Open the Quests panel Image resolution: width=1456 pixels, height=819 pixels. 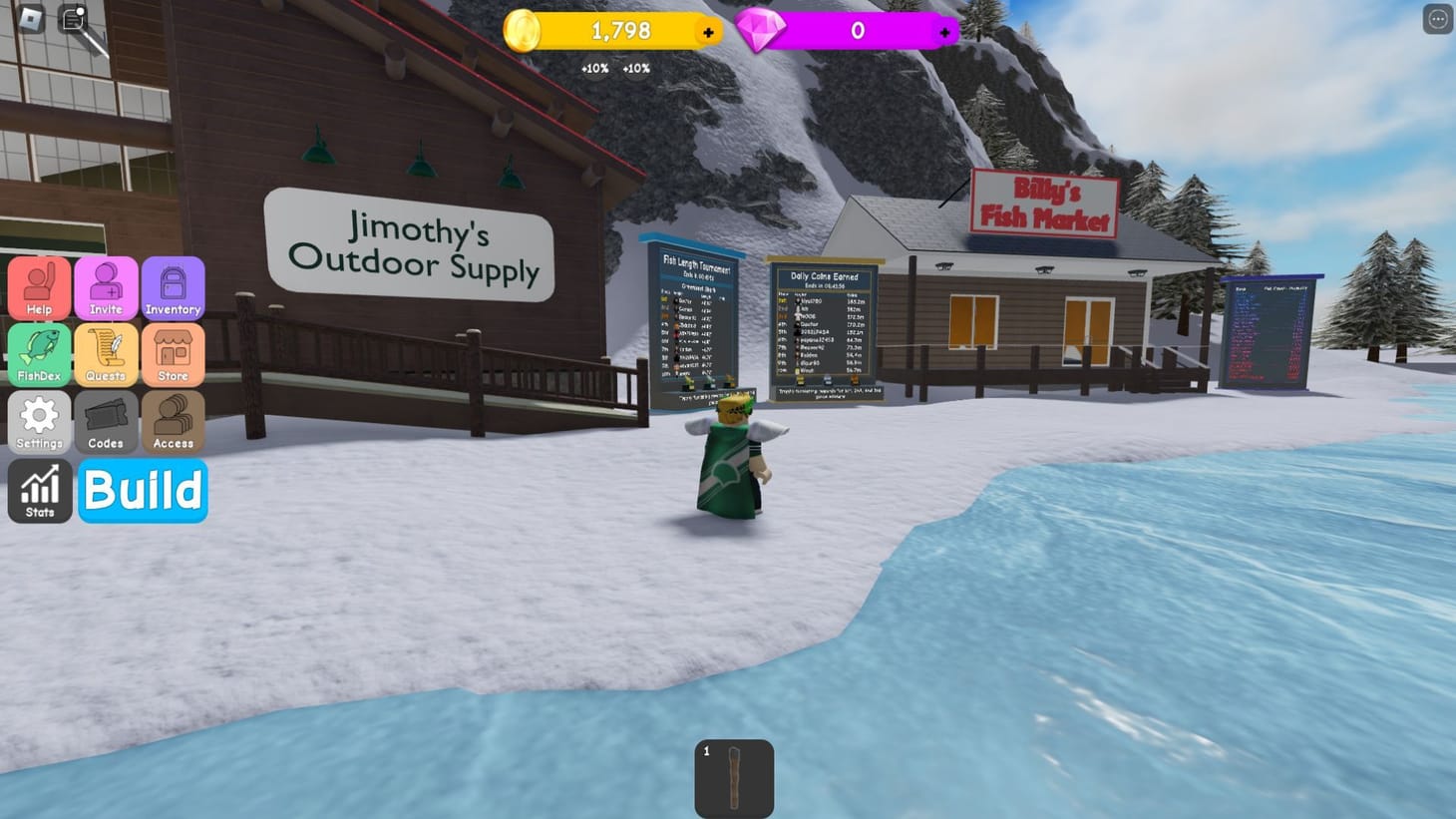(106, 354)
